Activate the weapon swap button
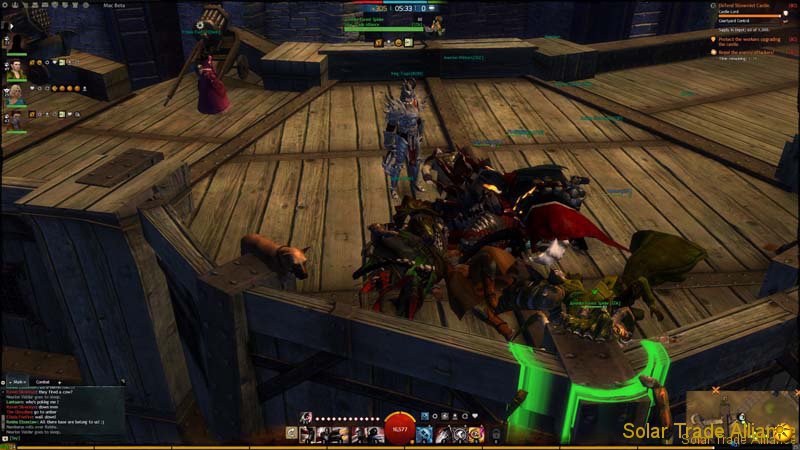 291,433
